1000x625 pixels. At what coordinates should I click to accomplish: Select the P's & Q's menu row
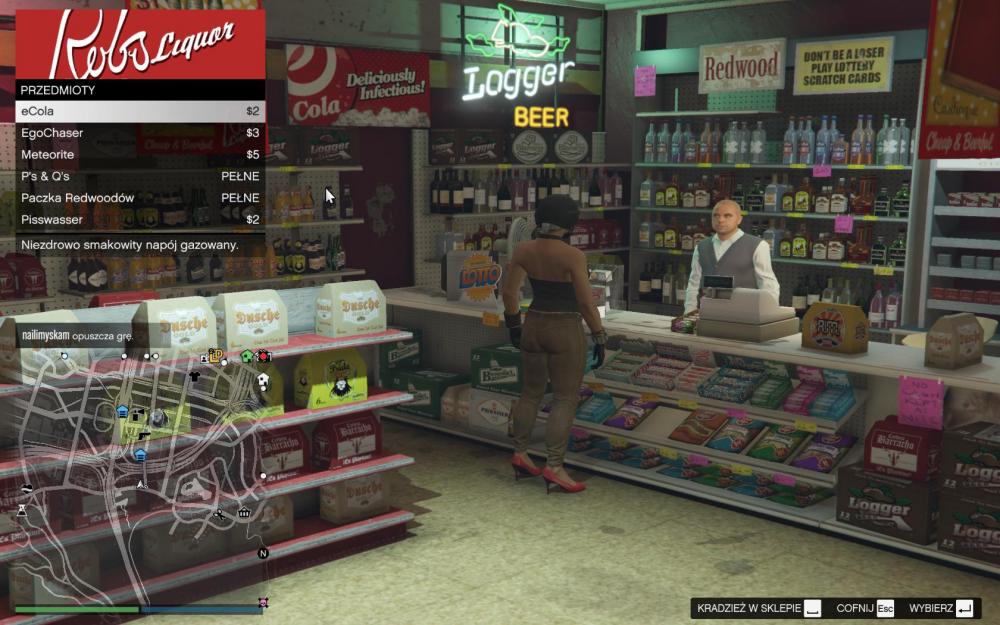140,176
